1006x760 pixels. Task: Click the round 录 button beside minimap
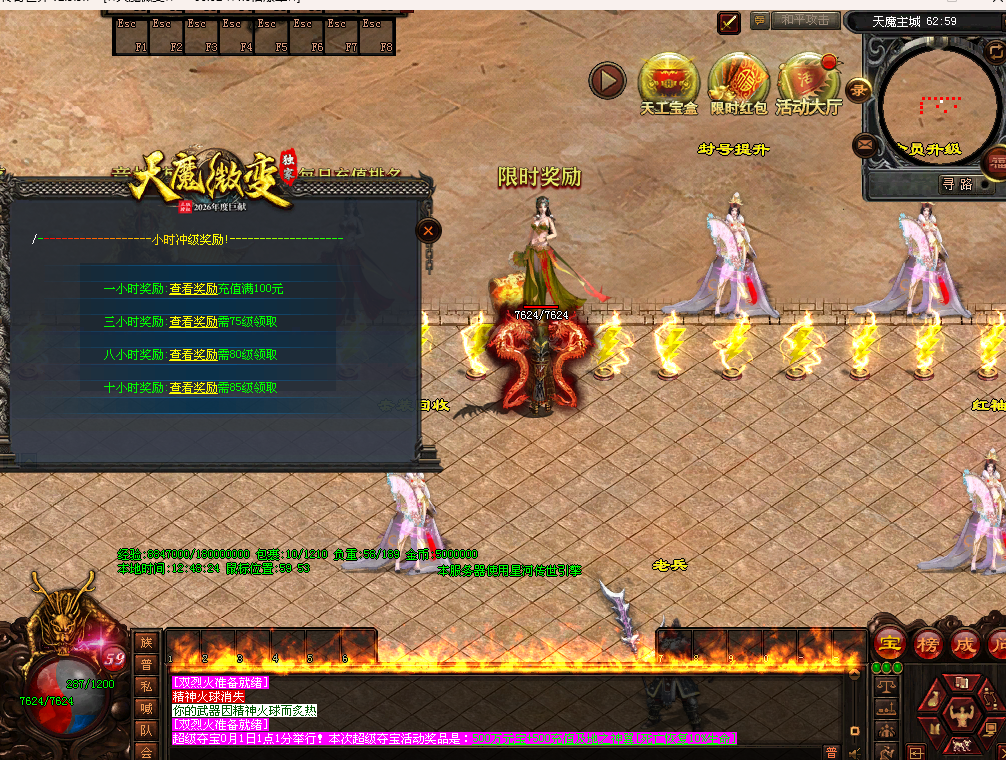859,89
